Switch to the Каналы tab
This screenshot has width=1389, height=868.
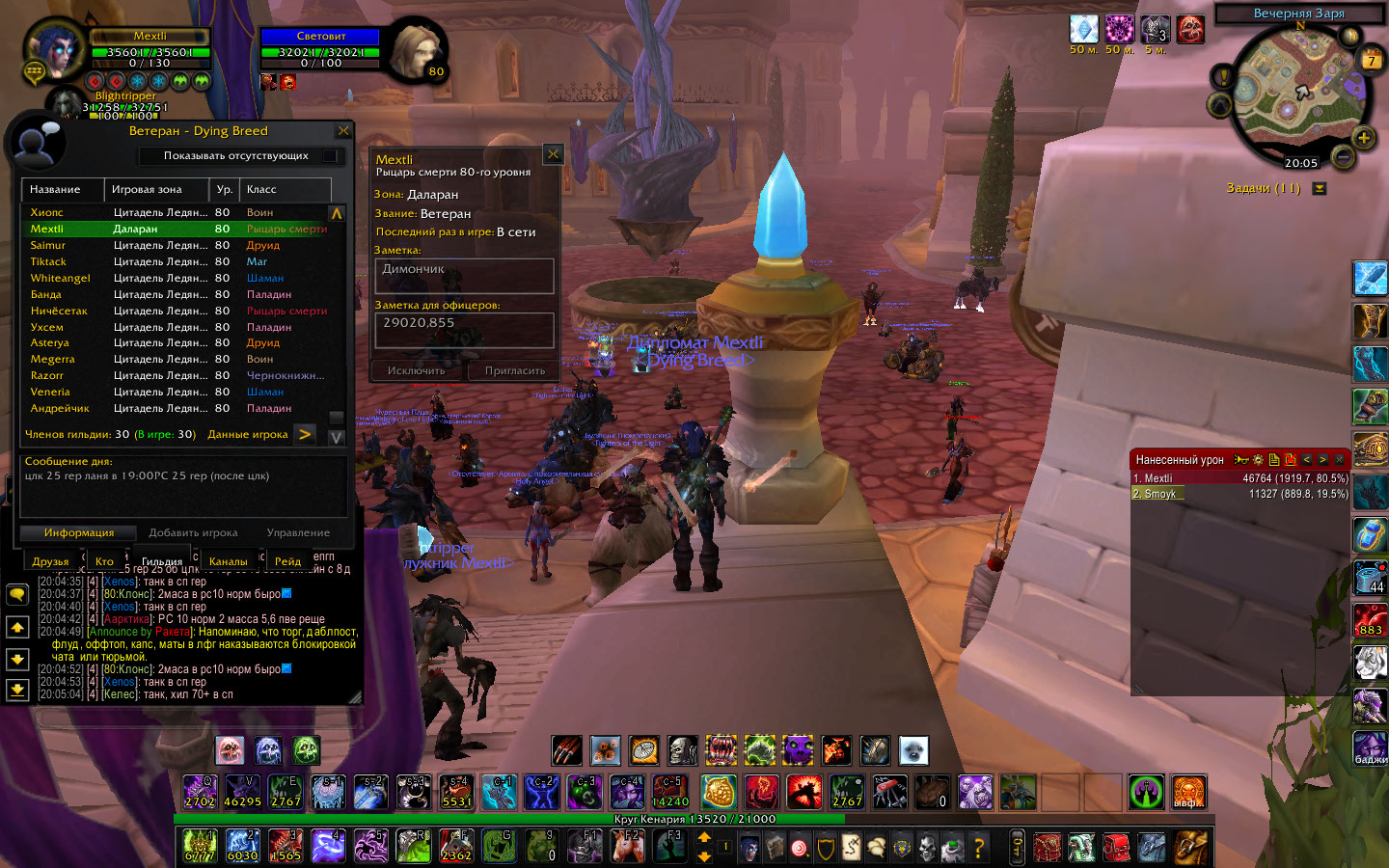(x=228, y=561)
